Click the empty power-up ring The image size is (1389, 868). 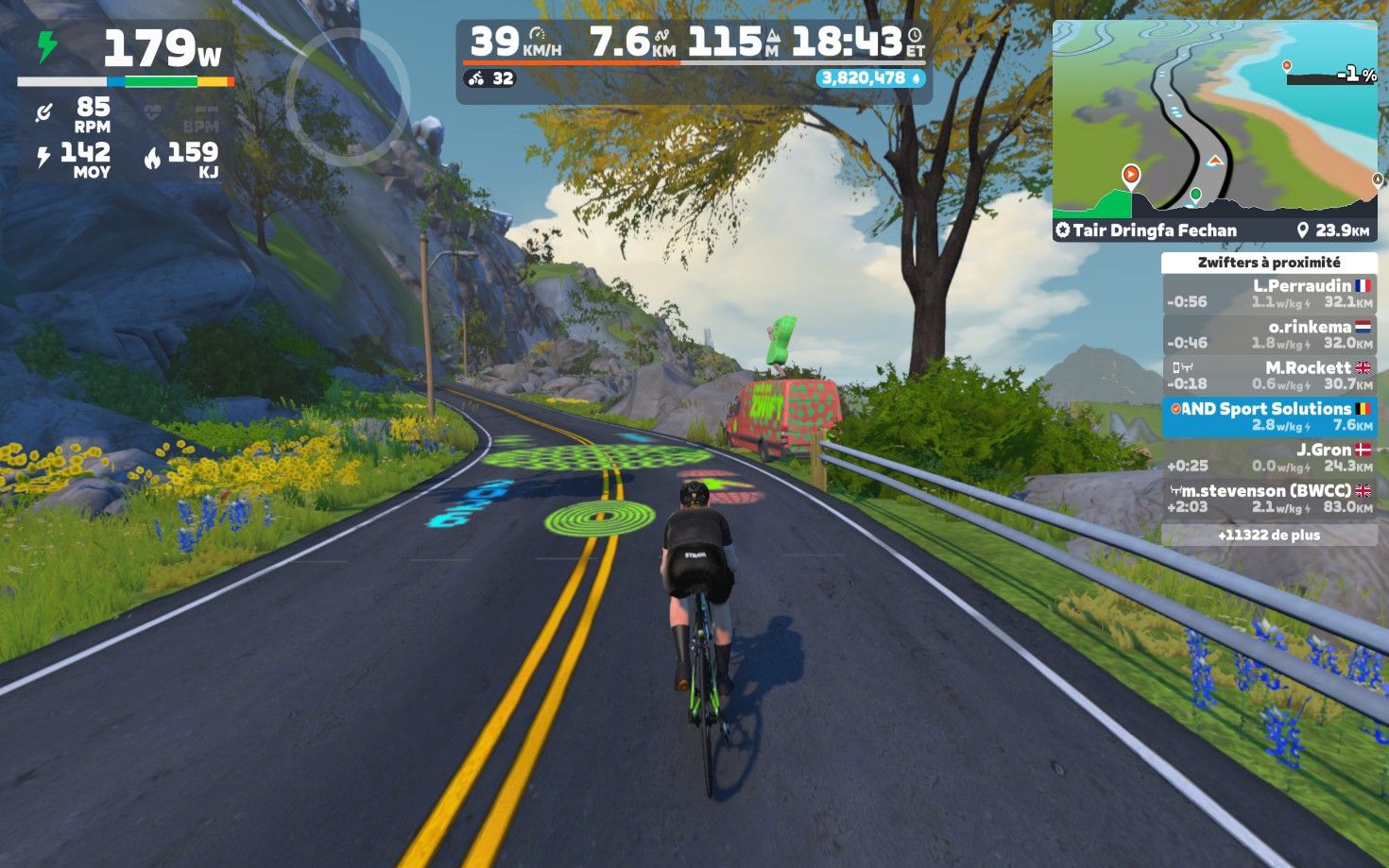[x=347, y=94]
